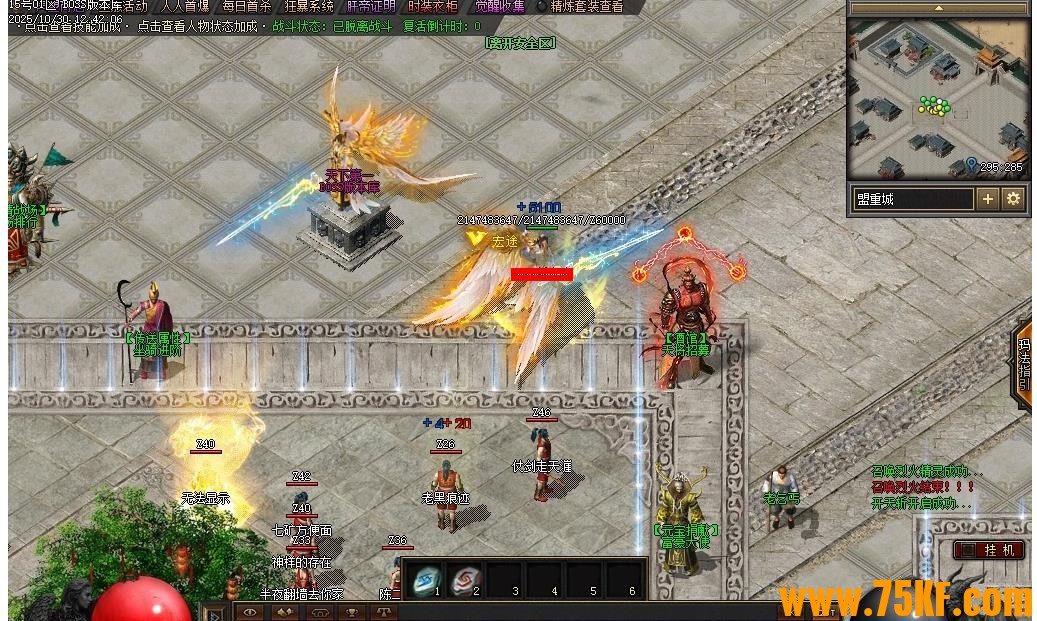Click the minimap
The image size is (1037, 621).
coord(938,98)
